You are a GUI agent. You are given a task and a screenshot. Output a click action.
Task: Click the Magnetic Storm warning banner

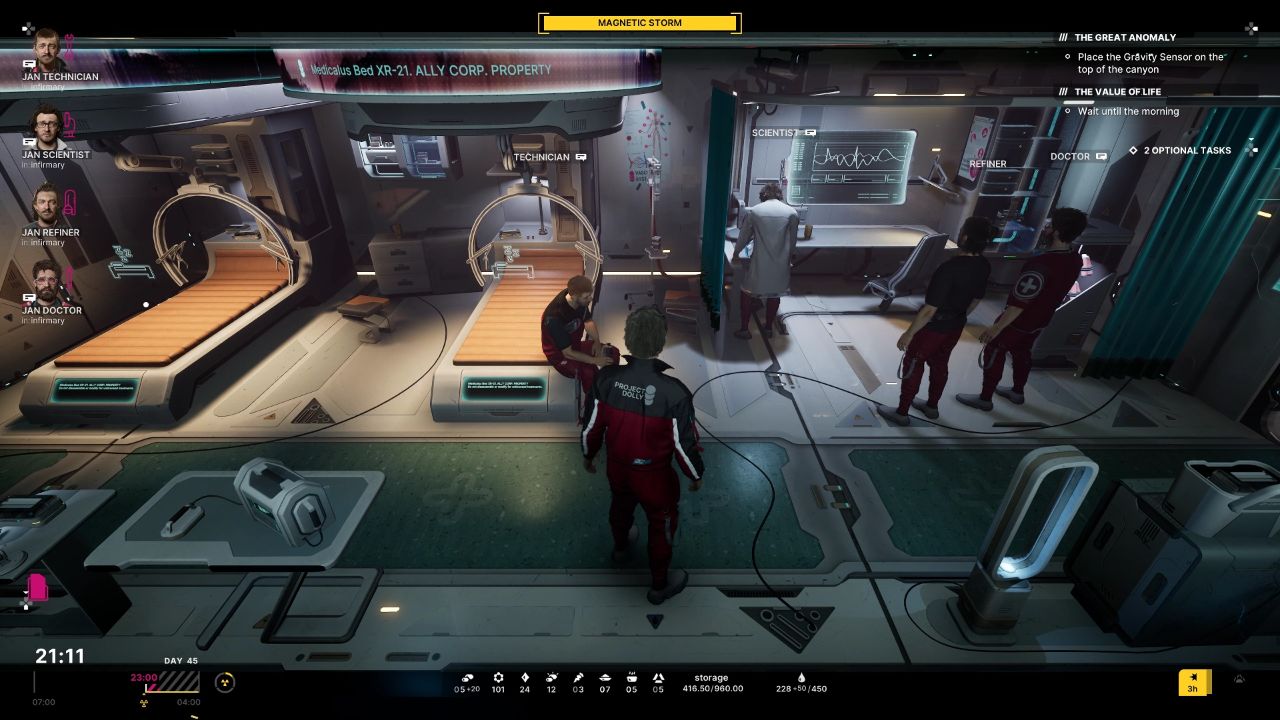639,23
